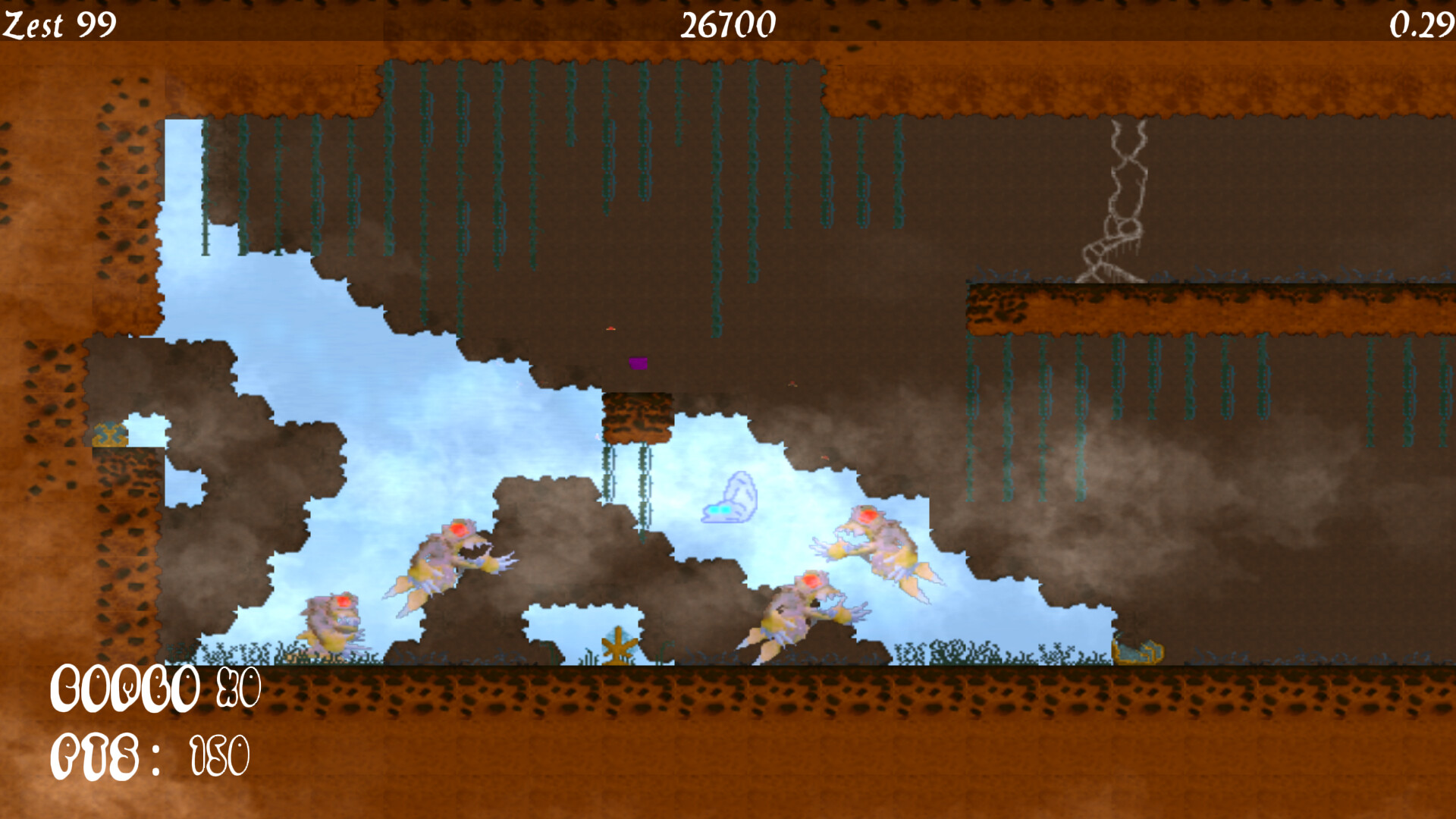The width and height of the screenshot is (1456, 819).
Task: Click the floating dirt platform above the vines
Action: pyautogui.click(x=637, y=417)
